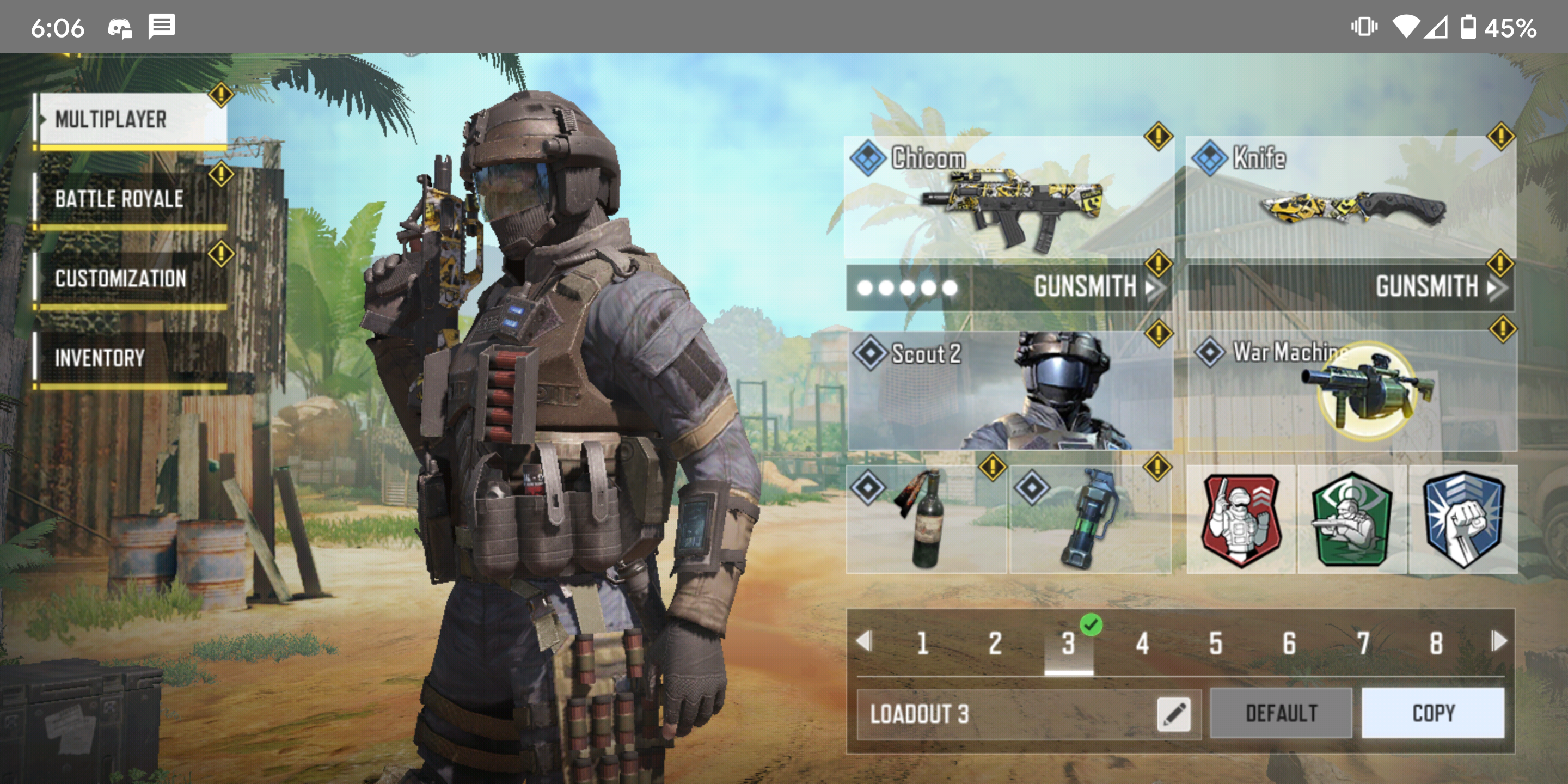Viewport: 1568px width, 784px height.
Task: Select the red soldier perk badge
Action: [1241, 519]
